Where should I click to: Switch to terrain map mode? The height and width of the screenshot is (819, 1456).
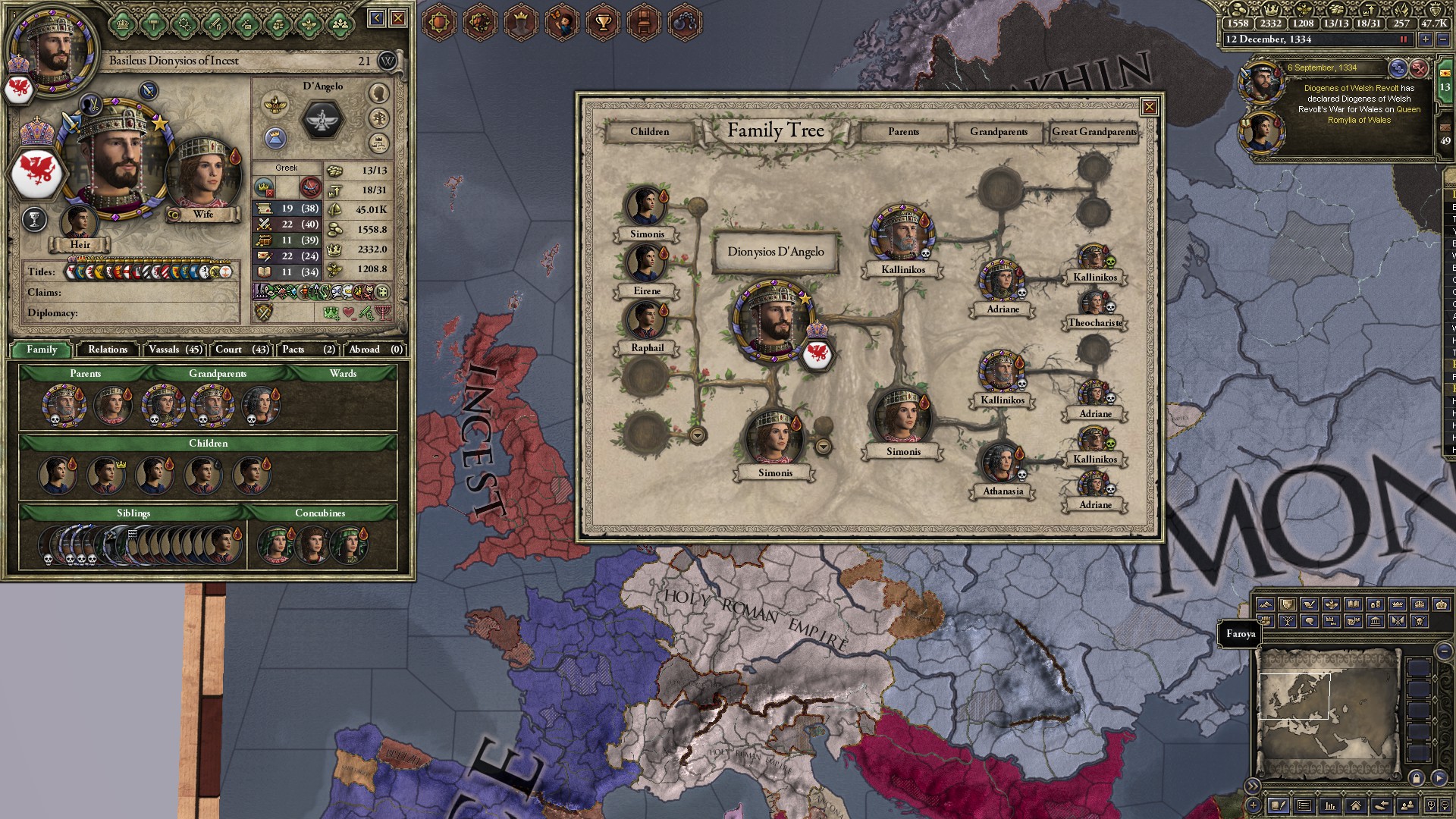click(x=1266, y=604)
